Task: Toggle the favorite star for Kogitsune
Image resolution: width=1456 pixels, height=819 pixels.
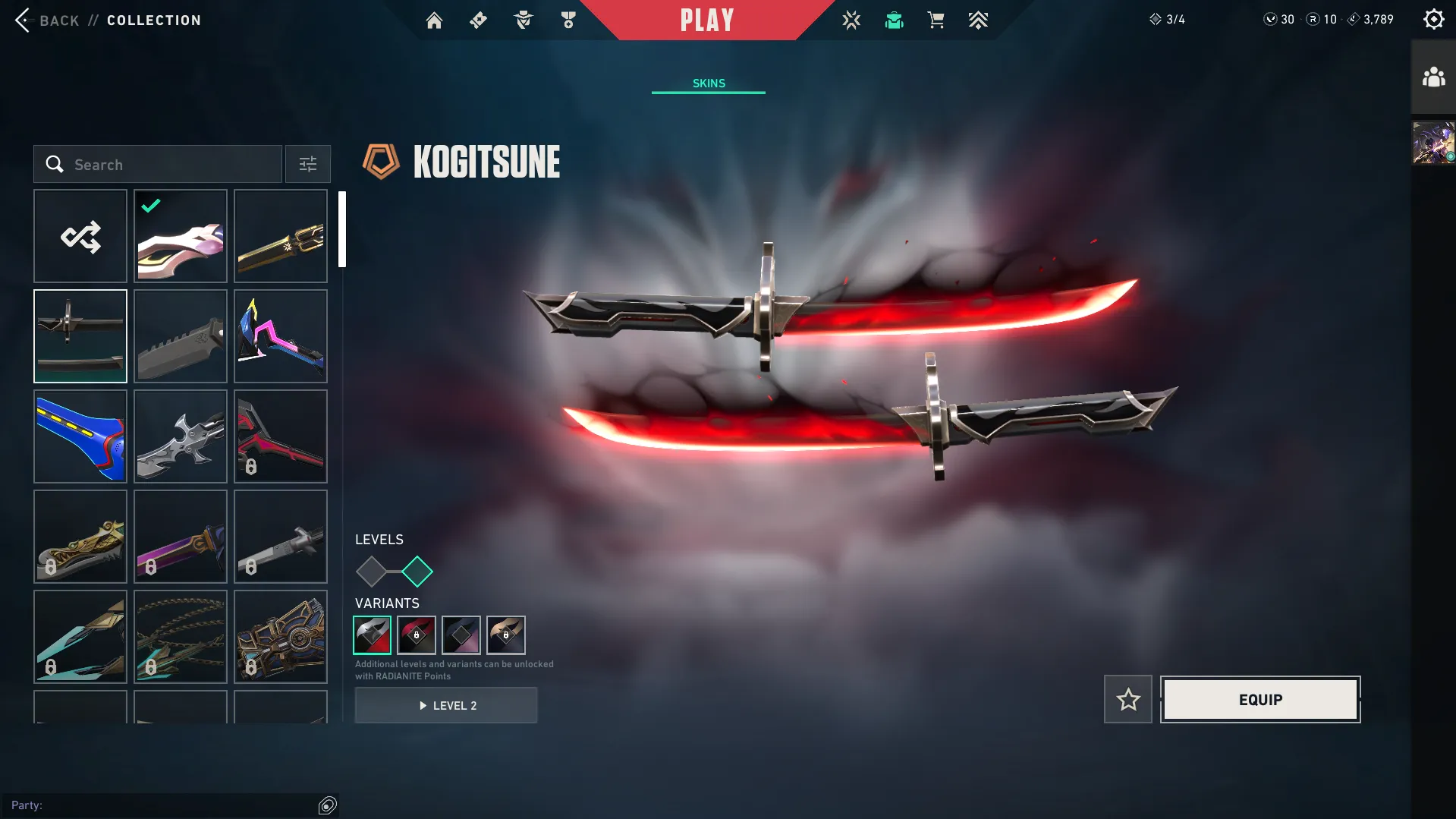Action: coord(1127,699)
